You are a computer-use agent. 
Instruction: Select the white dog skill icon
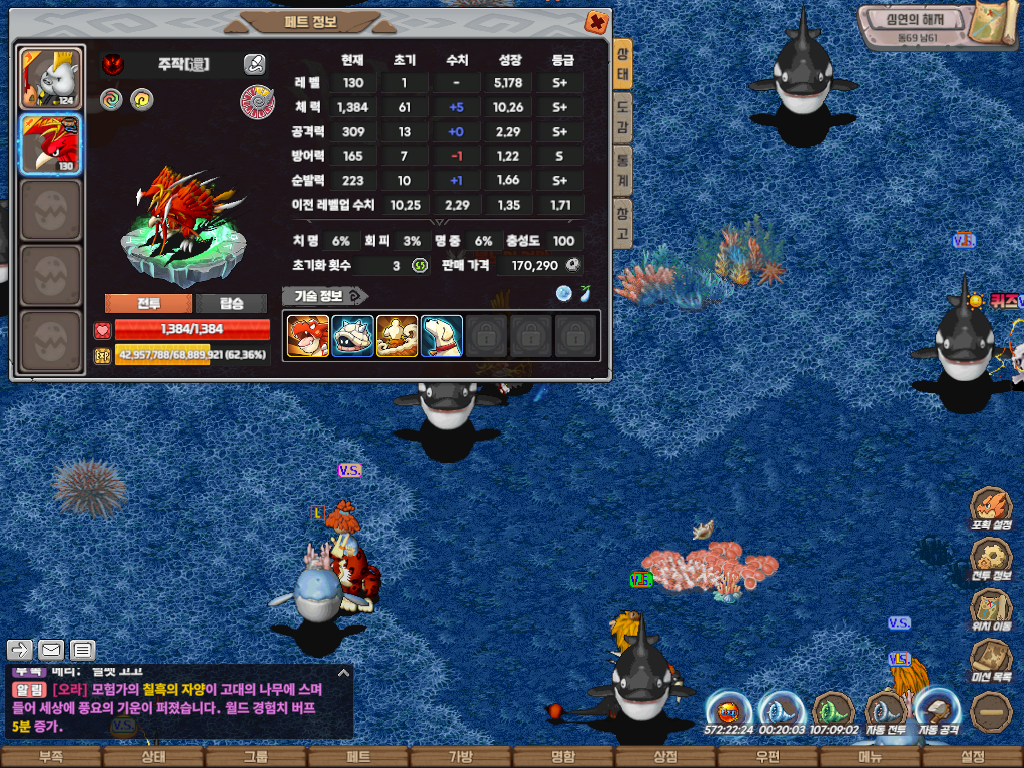click(x=441, y=336)
